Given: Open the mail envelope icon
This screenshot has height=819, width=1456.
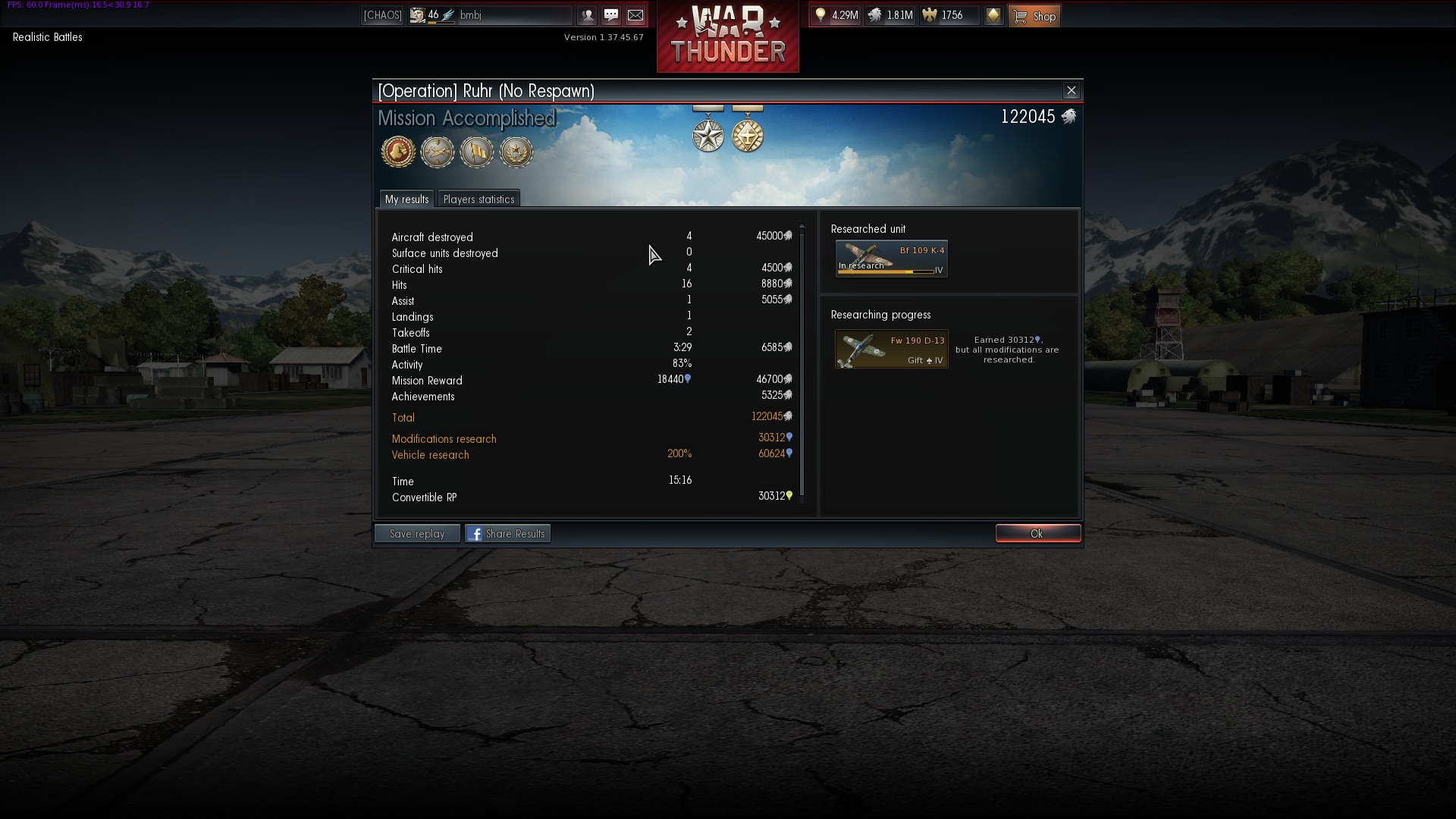Looking at the screenshot, I should point(635,15).
